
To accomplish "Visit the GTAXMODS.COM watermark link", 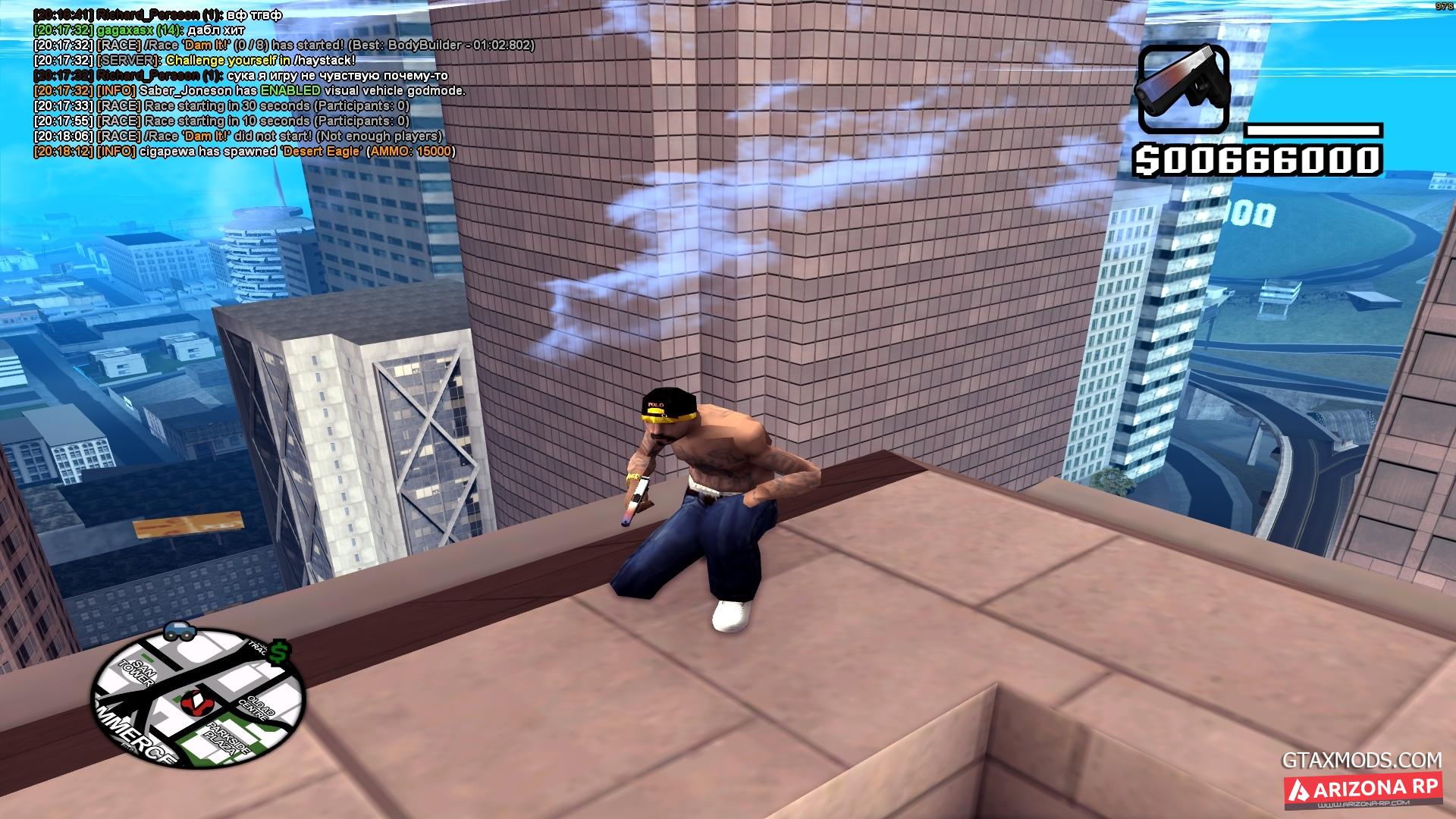I will (x=1361, y=760).
